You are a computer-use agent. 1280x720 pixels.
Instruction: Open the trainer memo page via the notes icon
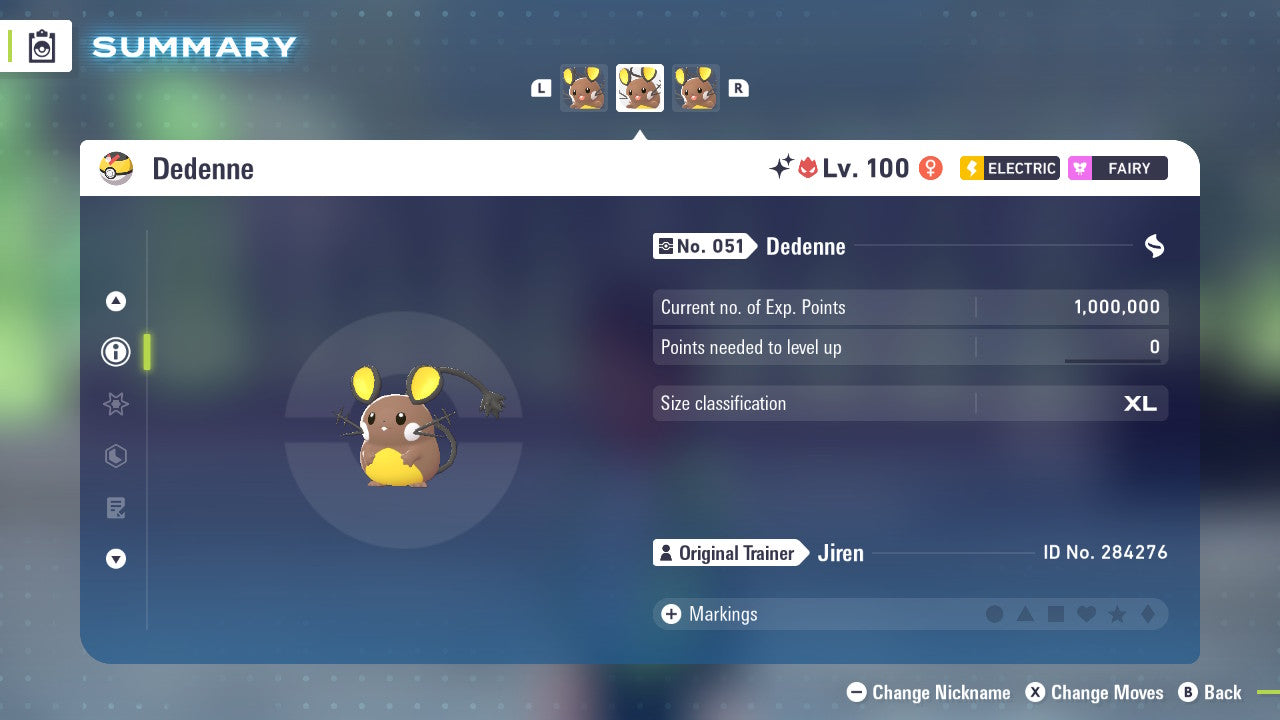pyautogui.click(x=115, y=508)
